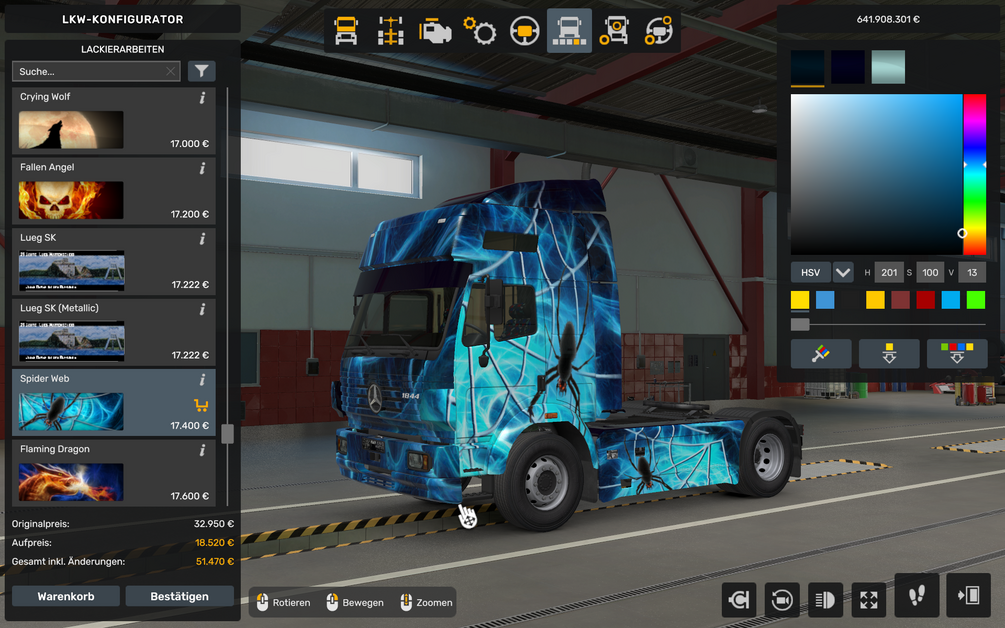Switch to the paint job category tab

pyautogui.click(x=569, y=32)
